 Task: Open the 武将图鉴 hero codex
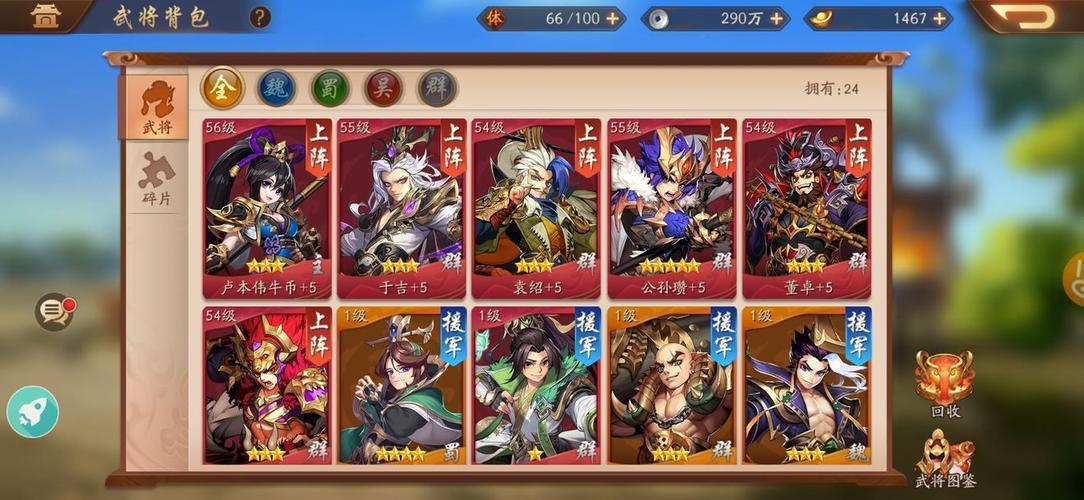[944, 458]
